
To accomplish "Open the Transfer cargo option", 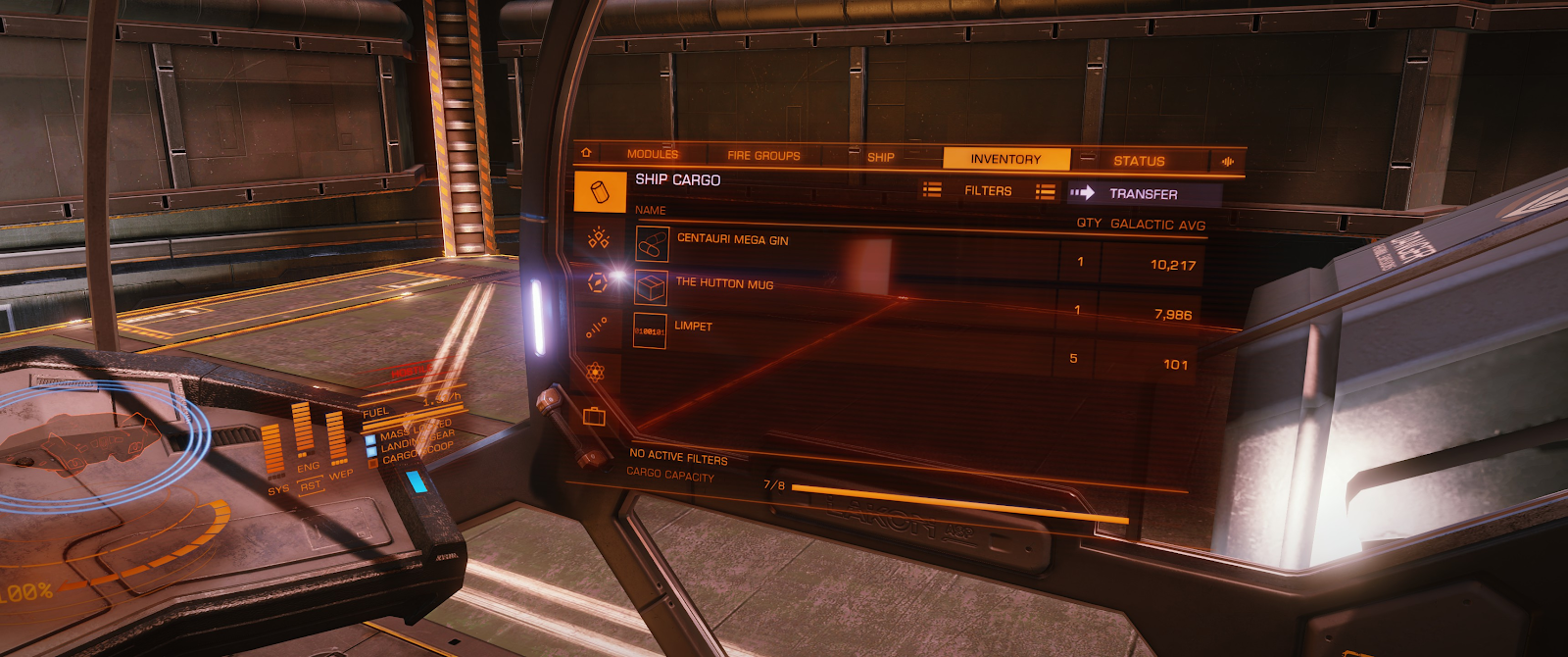I will pyautogui.click(x=1143, y=194).
